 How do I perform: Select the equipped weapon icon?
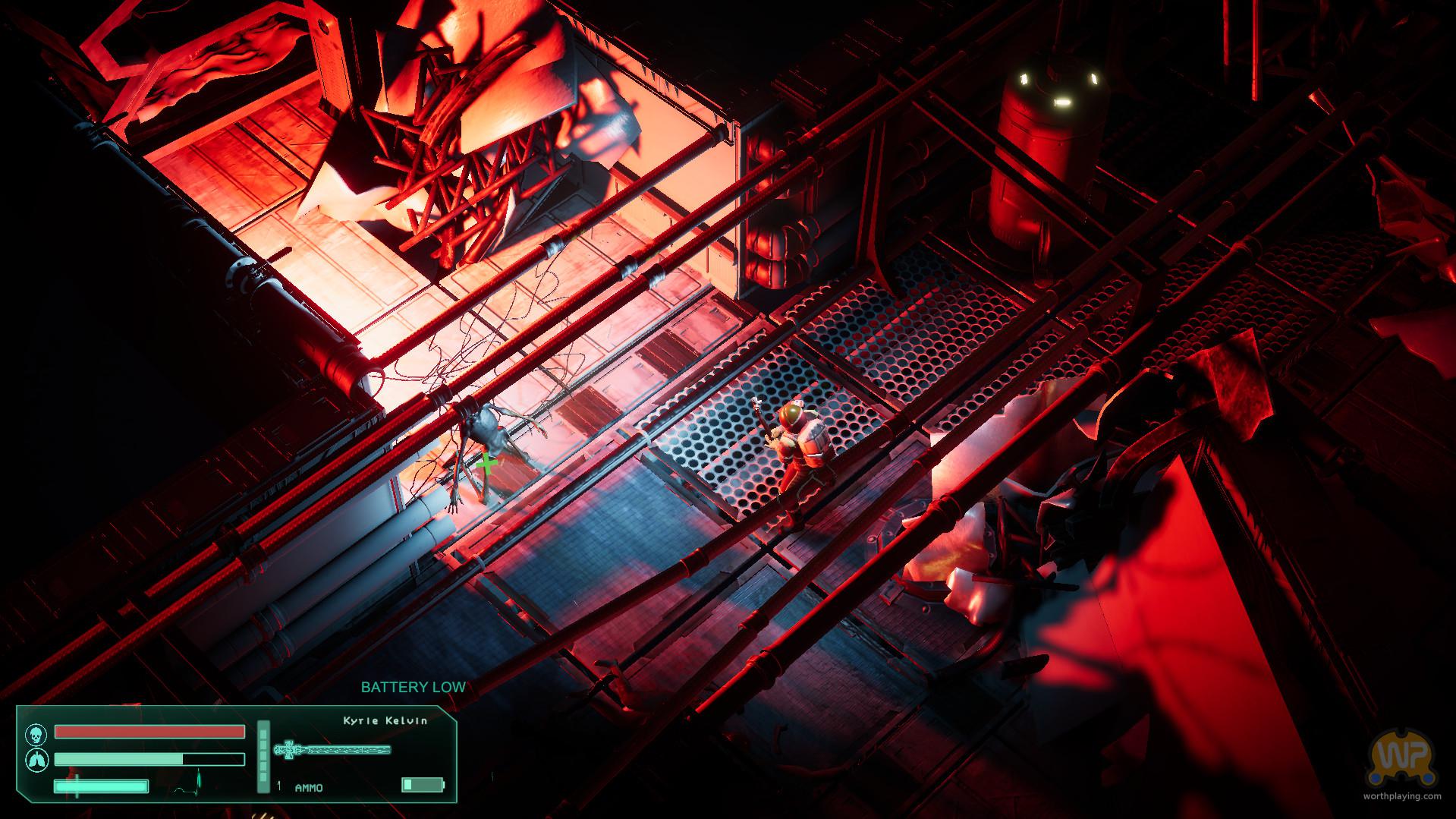(333, 750)
